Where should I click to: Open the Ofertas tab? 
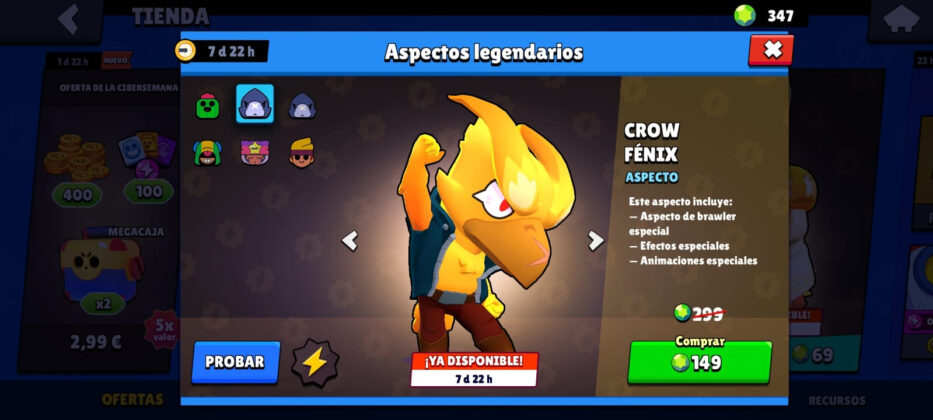(131, 400)
